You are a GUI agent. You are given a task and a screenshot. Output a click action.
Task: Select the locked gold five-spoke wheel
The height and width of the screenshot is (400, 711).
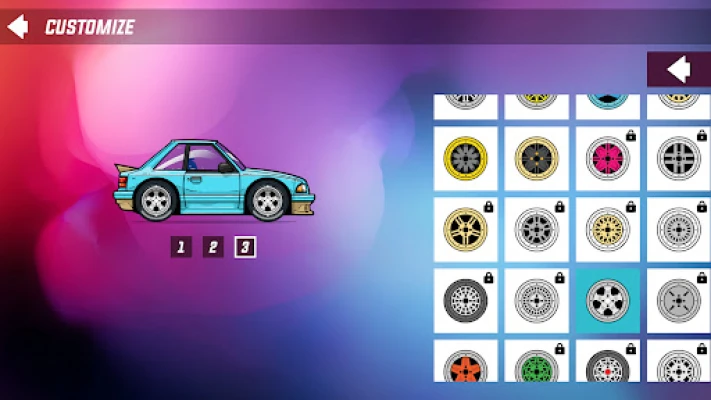(466, 229)
